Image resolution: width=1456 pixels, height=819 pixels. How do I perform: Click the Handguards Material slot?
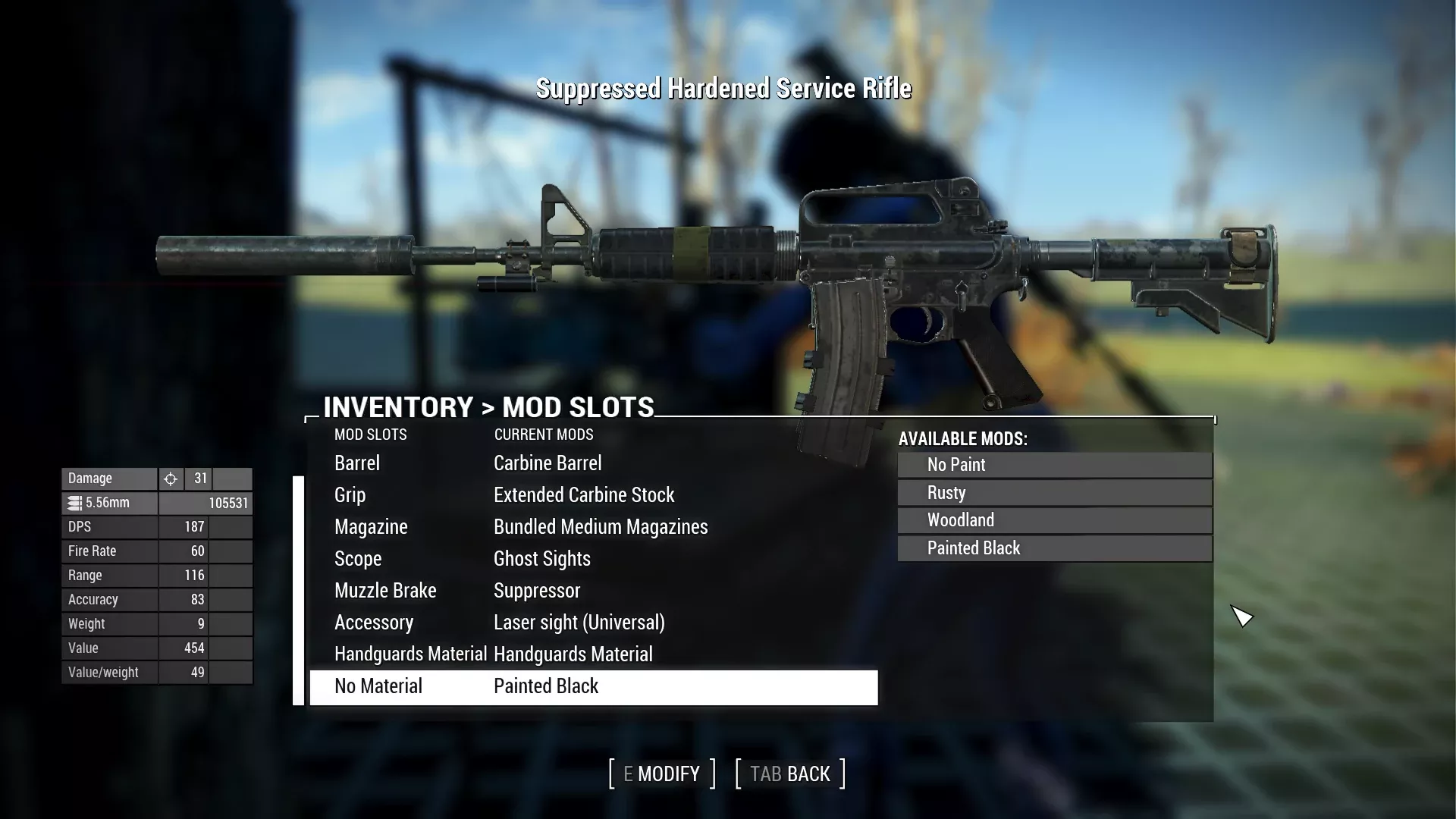[x=410, y=654]
